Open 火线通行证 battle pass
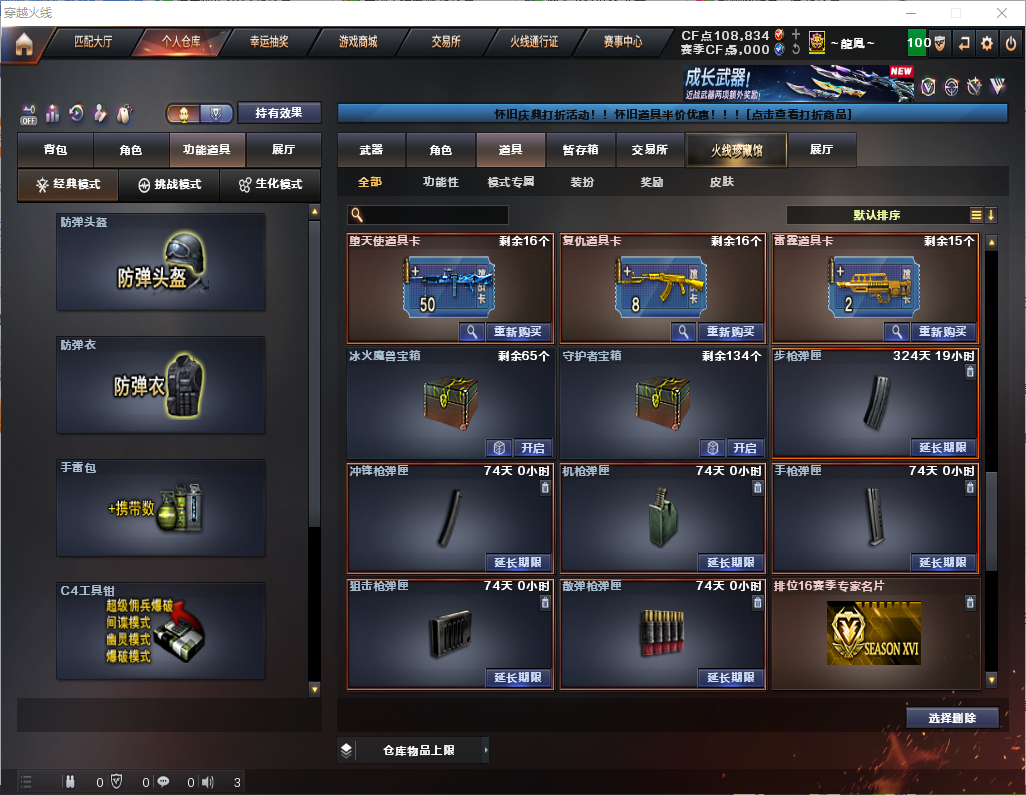This screenshot has height=795, width=1026. 534,42
